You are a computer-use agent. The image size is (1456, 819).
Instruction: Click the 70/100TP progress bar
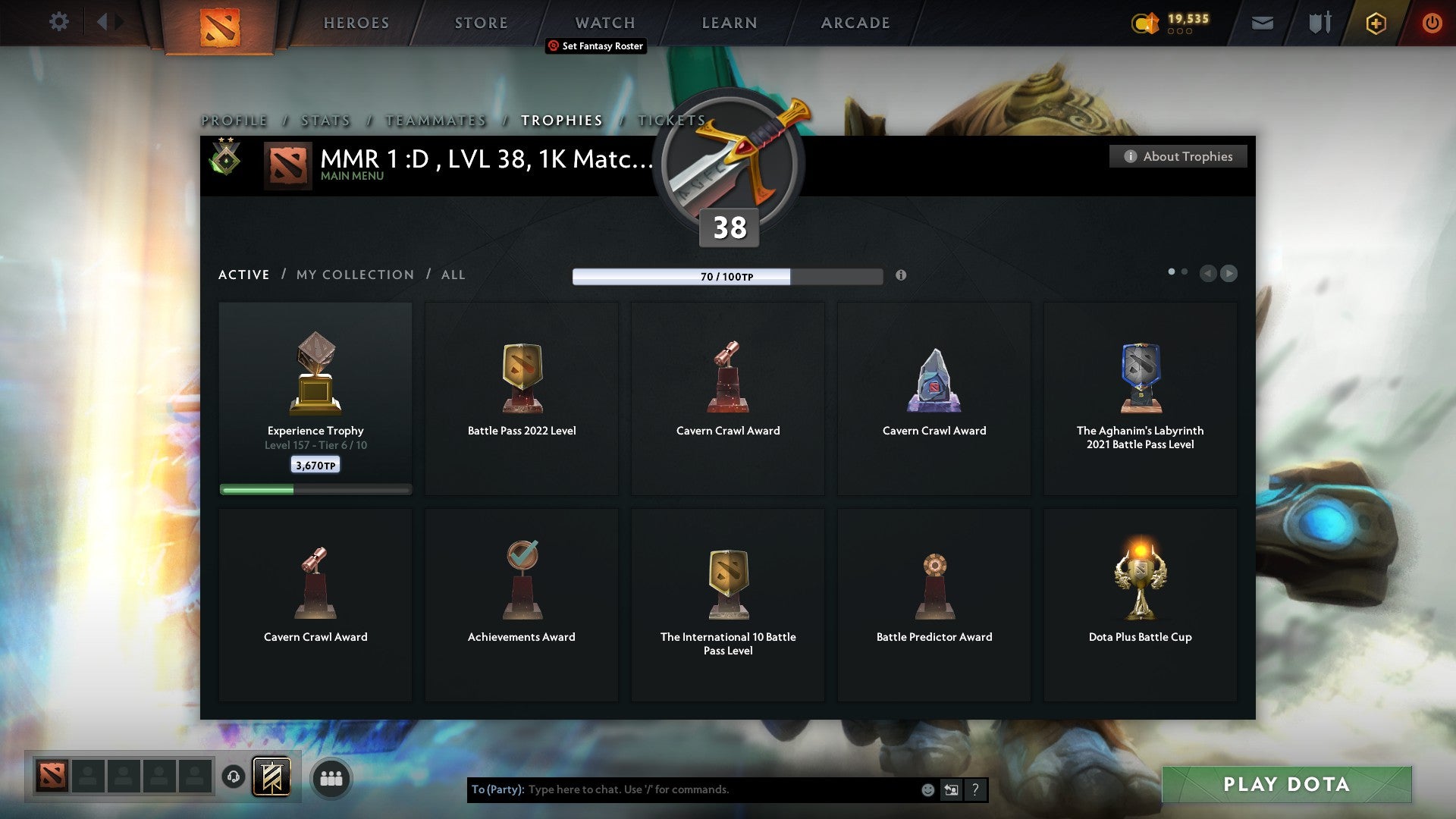pos(727,276)
